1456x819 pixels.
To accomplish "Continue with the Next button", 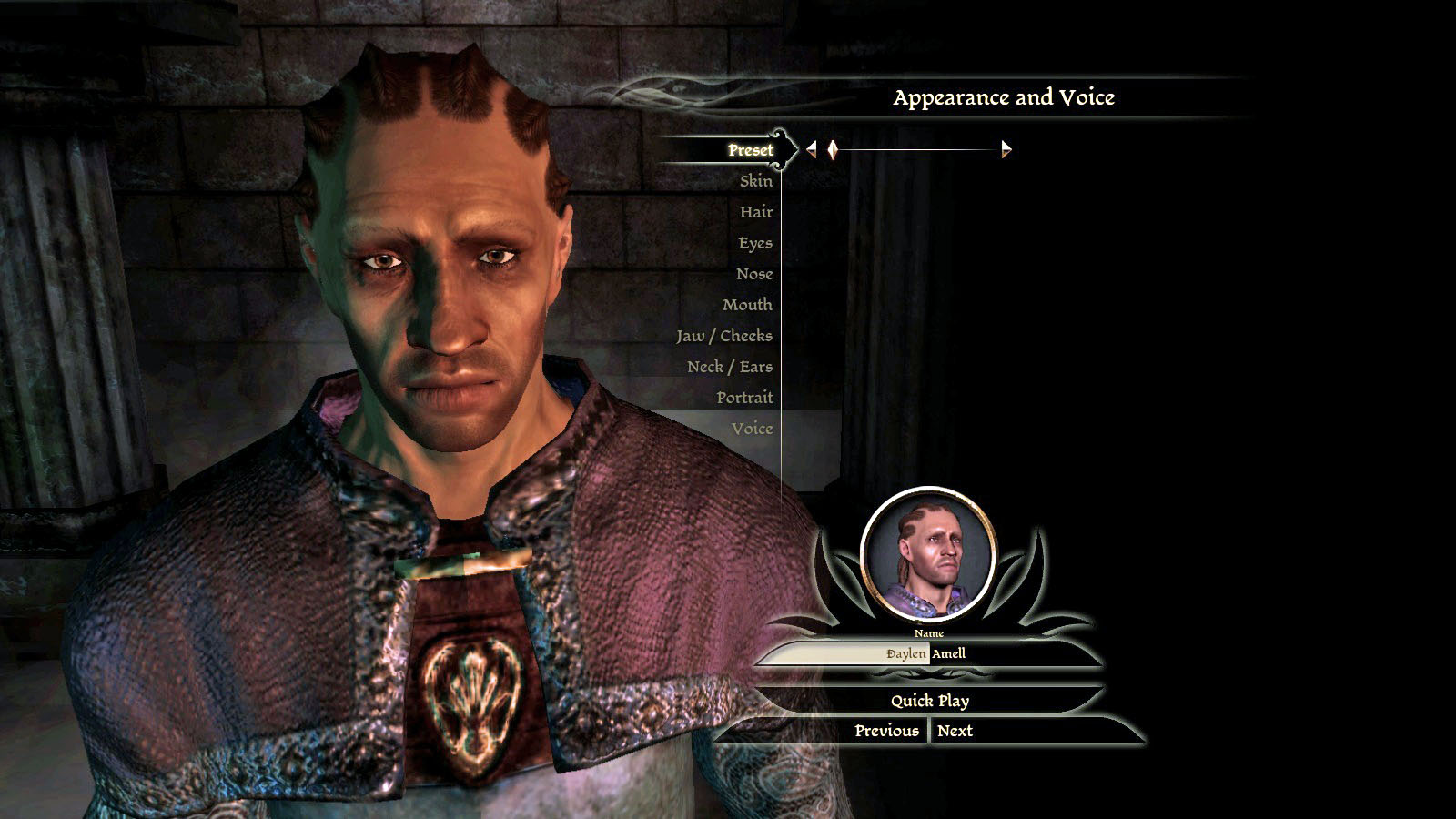I will 955,731.
